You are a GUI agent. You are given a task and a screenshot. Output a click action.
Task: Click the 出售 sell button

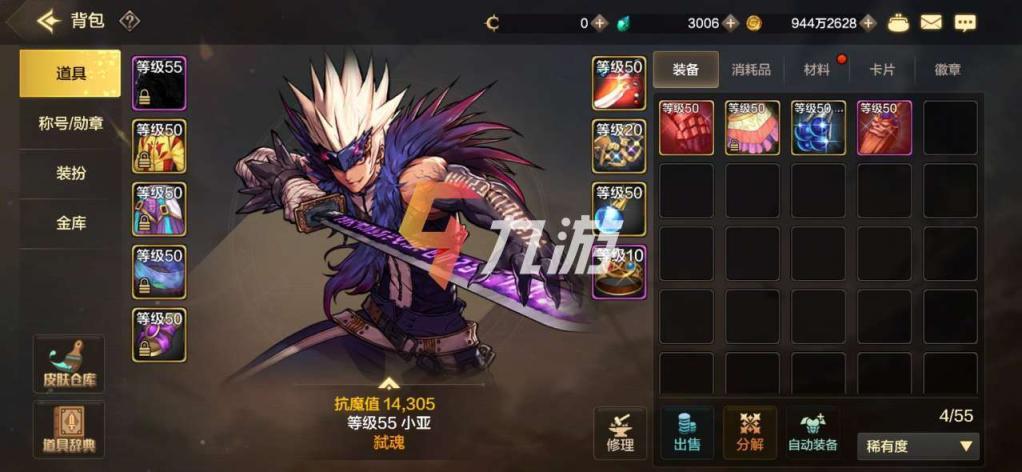[x=687, y=432]
